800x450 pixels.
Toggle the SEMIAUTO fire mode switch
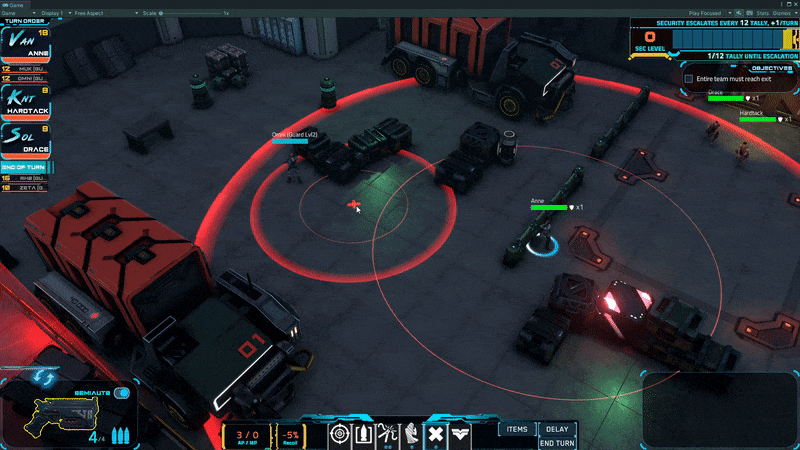point(123,393)
